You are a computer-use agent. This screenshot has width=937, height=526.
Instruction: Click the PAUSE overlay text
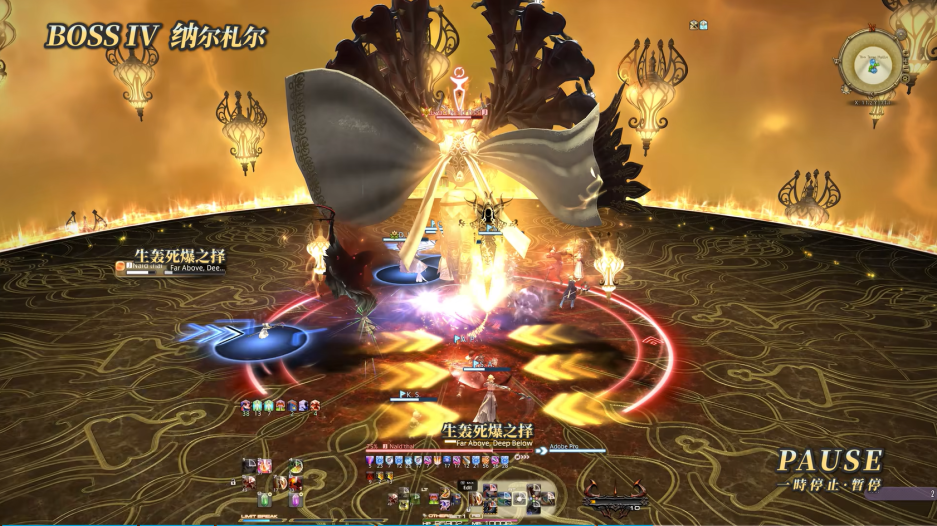pyautogui.click(x=830, y=461)
